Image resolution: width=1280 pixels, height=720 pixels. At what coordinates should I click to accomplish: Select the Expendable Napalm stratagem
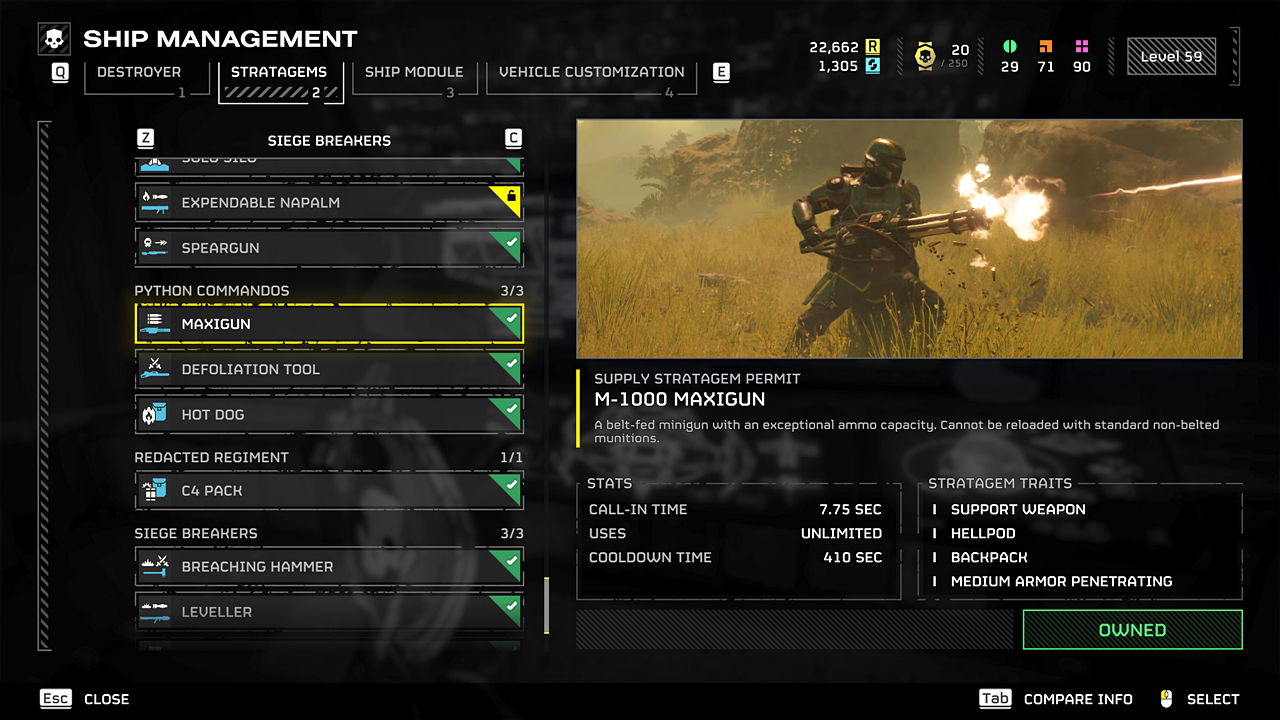coord(328,203)
